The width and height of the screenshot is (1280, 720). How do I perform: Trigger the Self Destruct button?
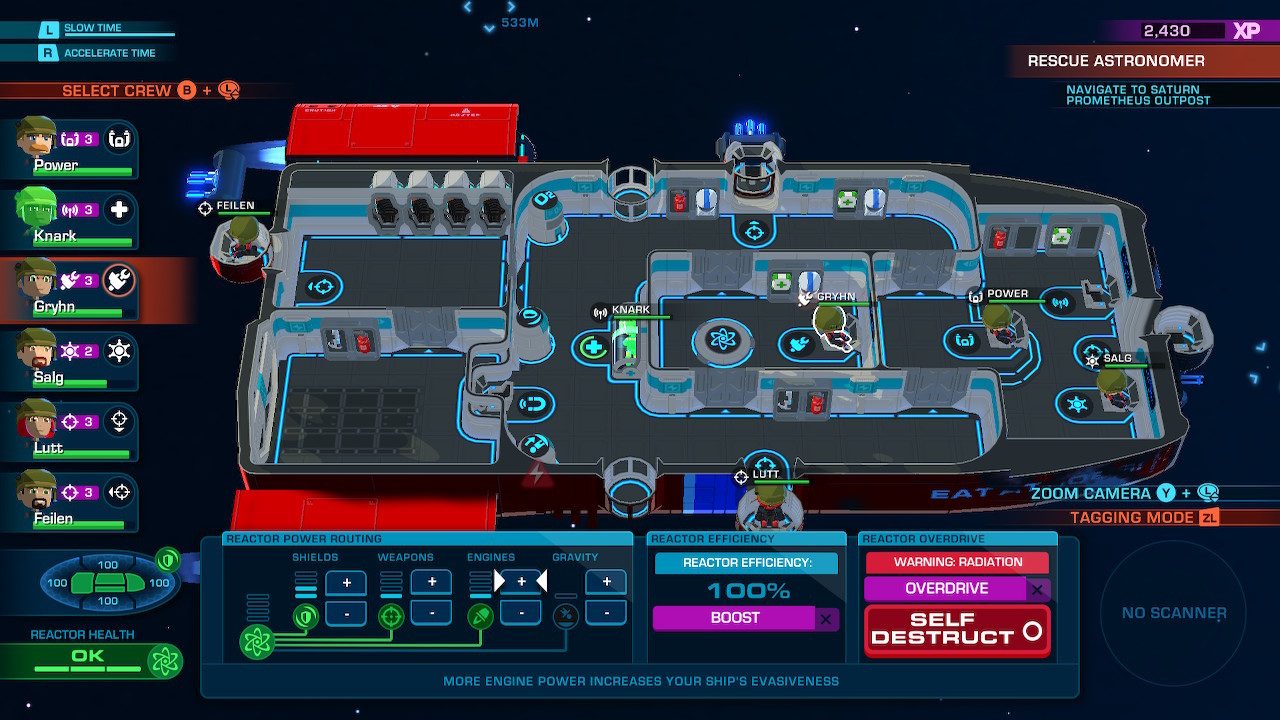click(957, 630)
